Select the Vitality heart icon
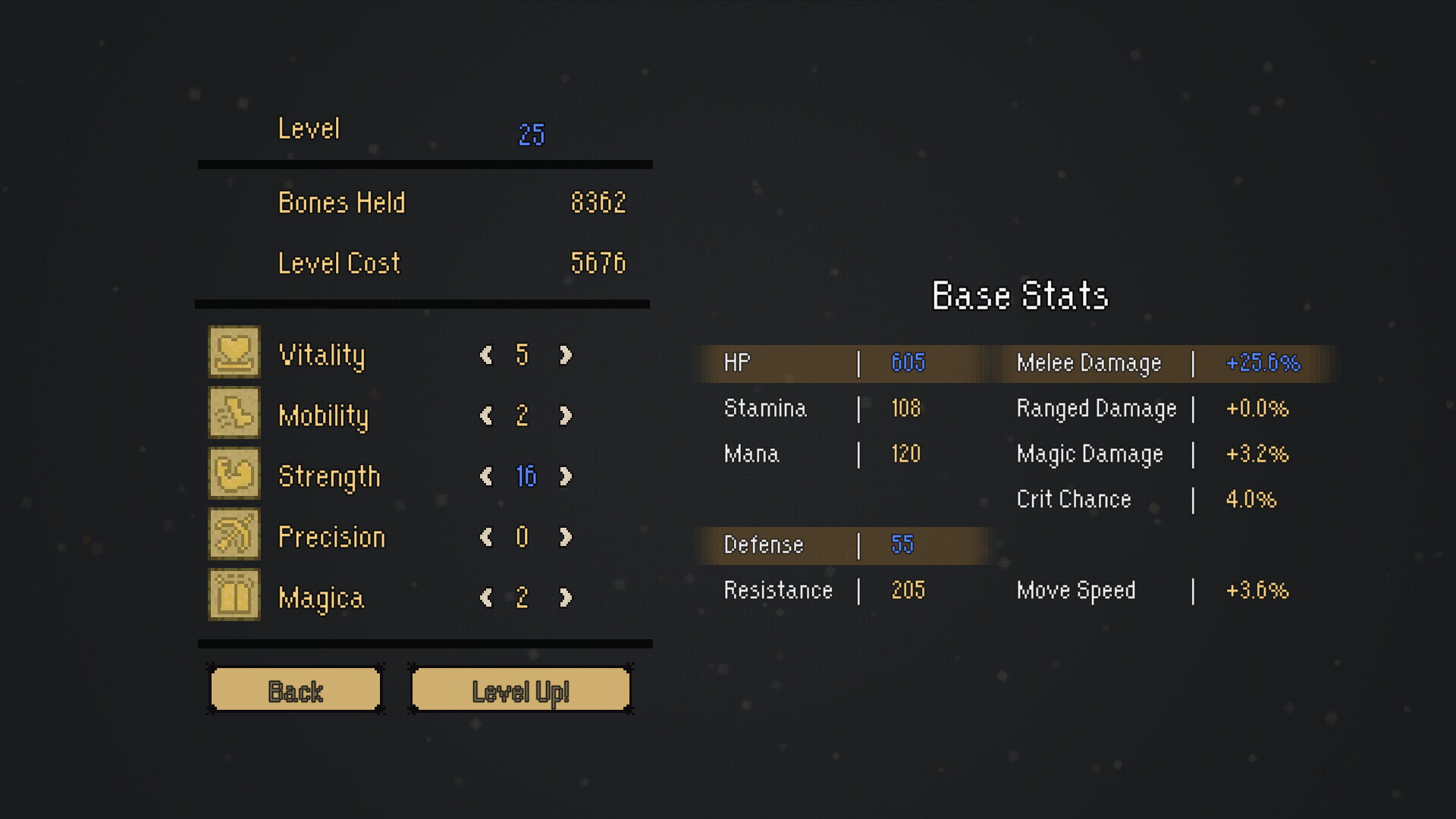Image resolution: width=1456 pixels, height=819 pixels. pyautogui.click(x=234, y=352)
